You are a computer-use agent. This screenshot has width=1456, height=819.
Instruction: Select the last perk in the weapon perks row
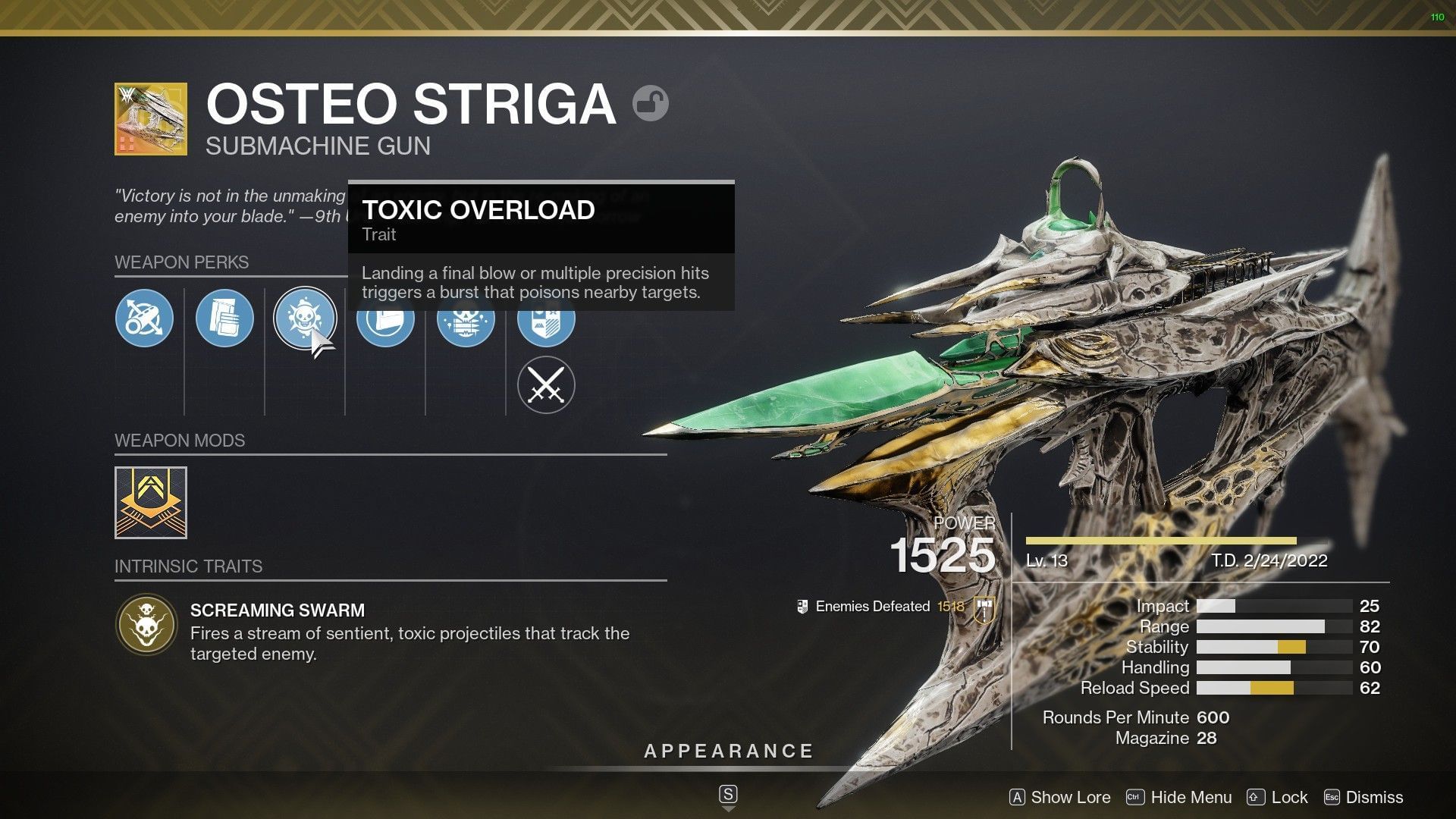544,320
